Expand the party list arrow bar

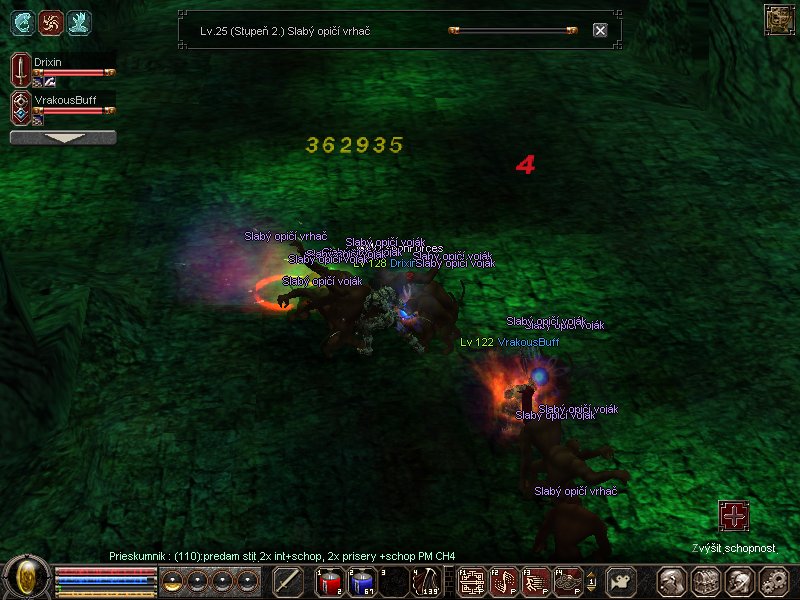pyautogui.click(x=63, y=138)
